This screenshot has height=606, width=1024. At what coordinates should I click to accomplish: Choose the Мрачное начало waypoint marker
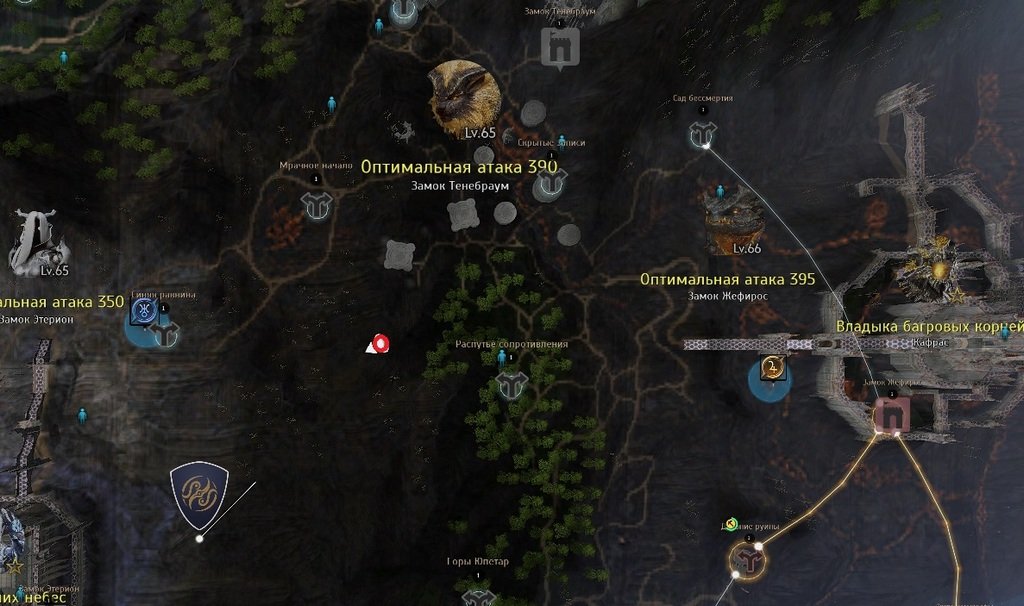tap(316, 205)
